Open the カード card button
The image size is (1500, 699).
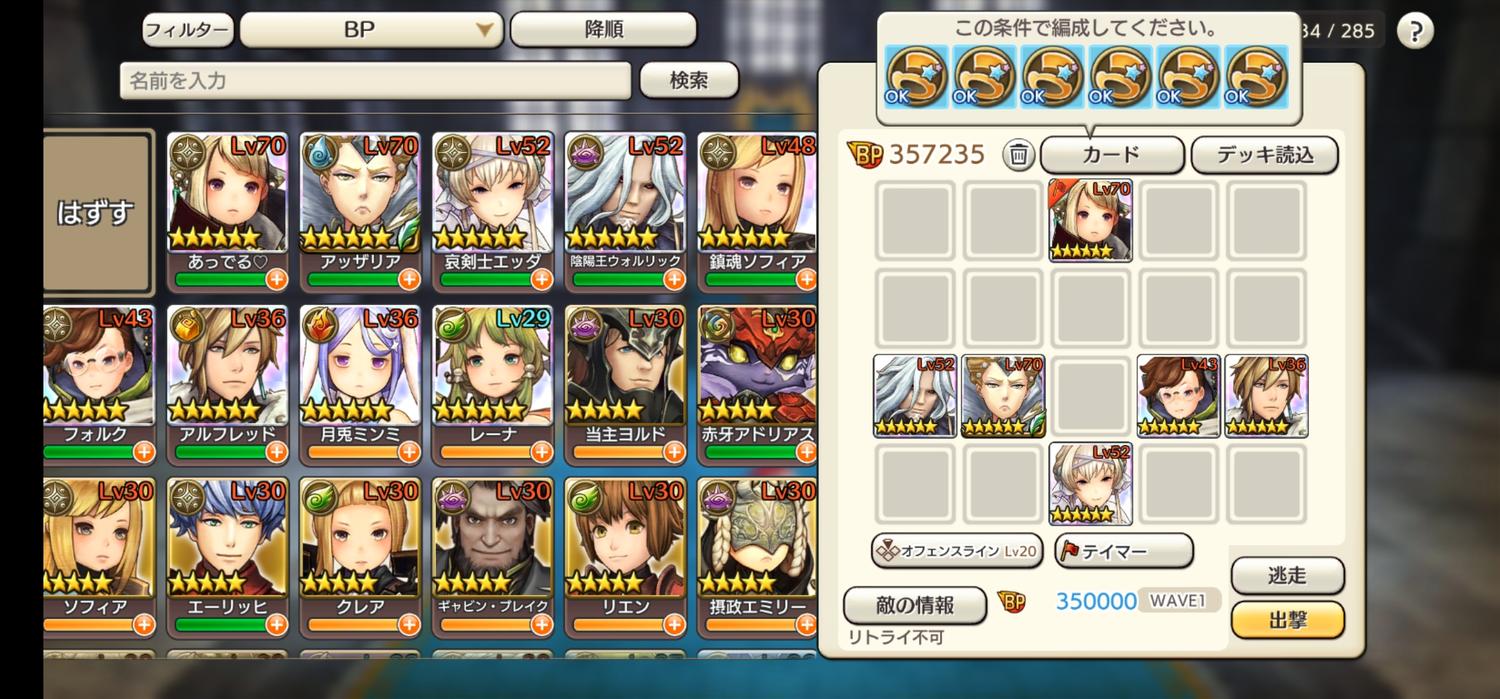(x=1112, y=155)
